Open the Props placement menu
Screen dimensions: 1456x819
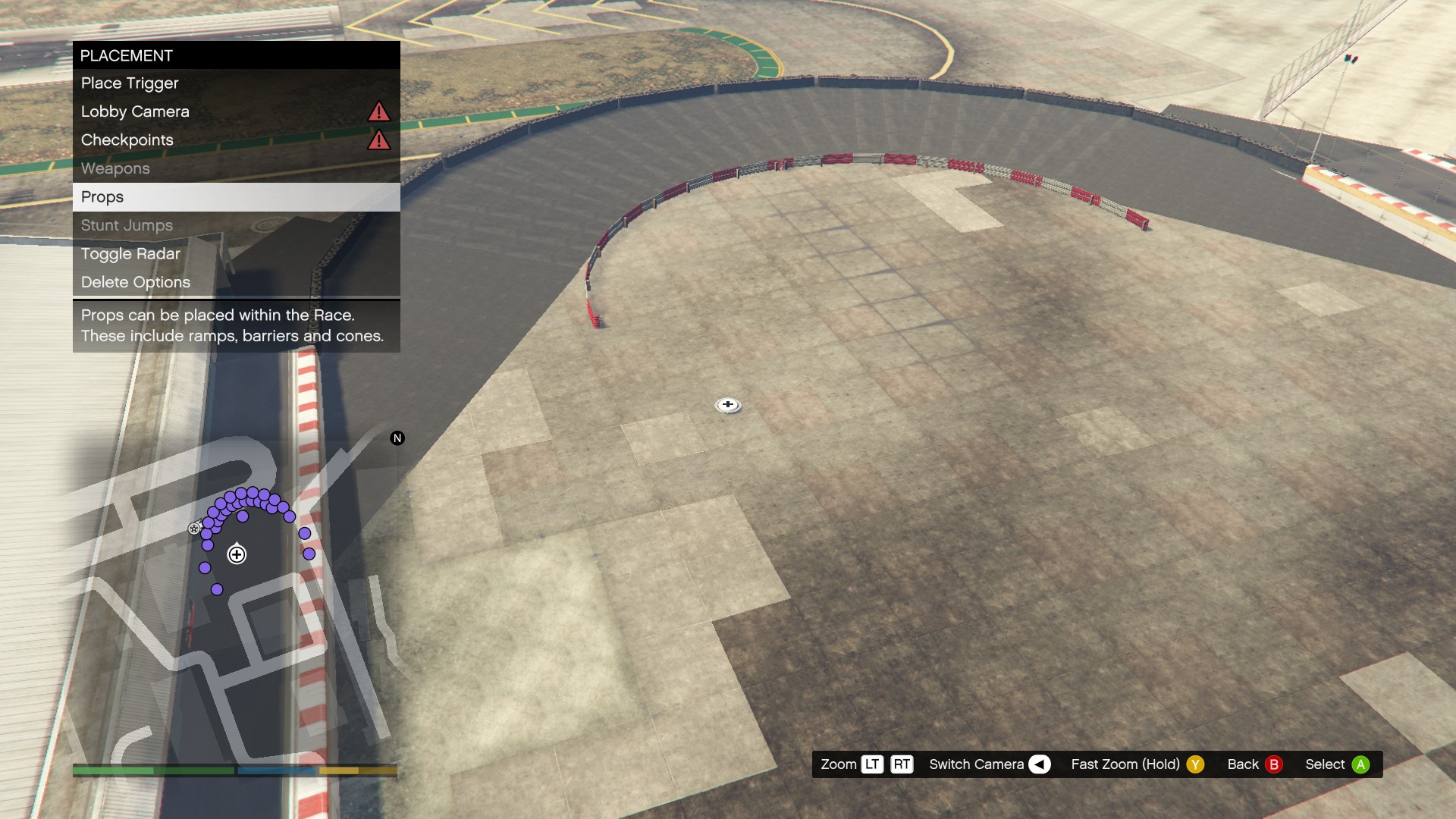click(236, 197)
